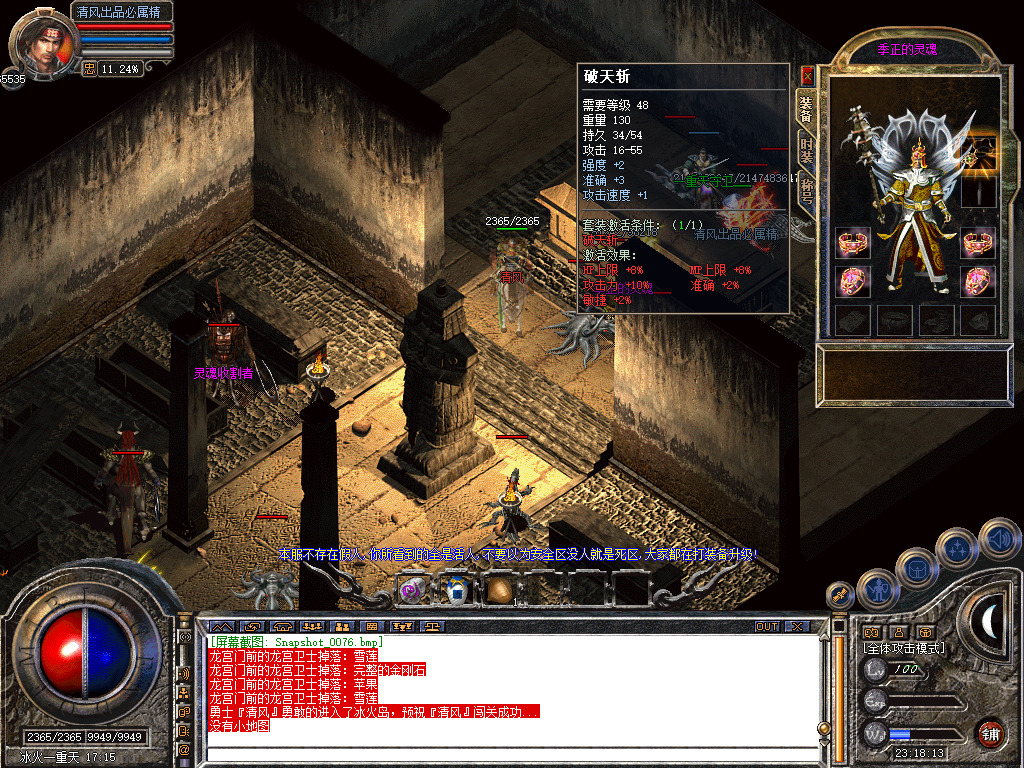Image resolution: width=1024 pixels, height=768 pixels.
Task: Click the OUT button above chat
Action: [766, 627]
